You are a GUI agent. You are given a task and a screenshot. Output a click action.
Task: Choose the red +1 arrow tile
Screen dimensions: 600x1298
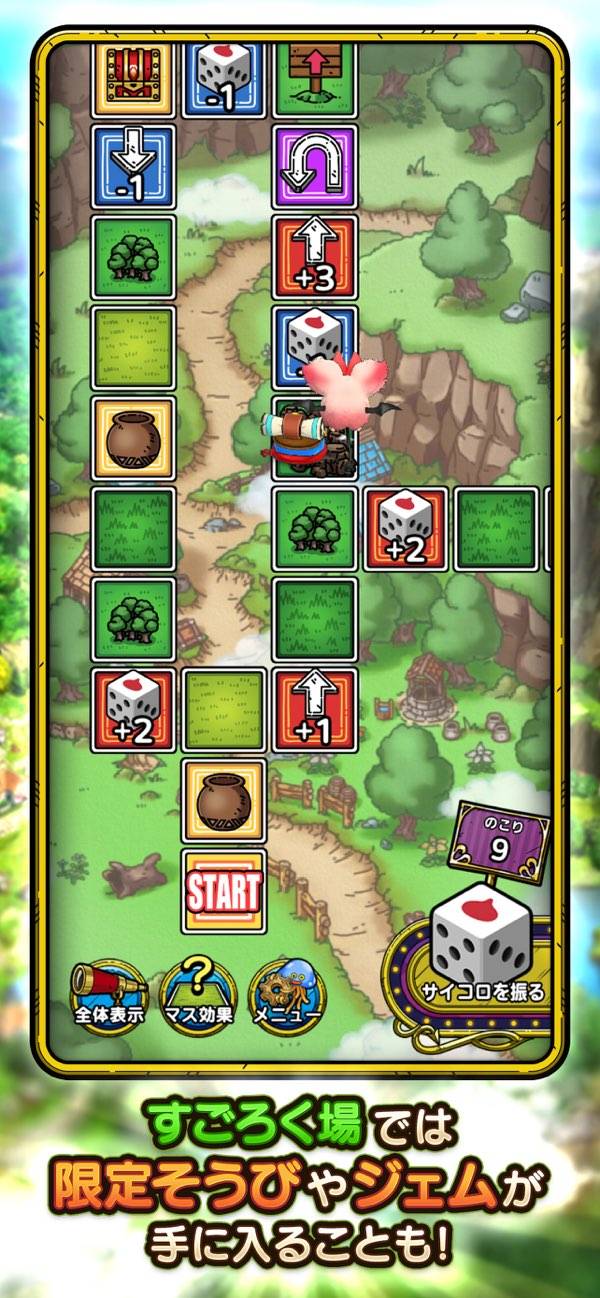click(x=315, y=710)
